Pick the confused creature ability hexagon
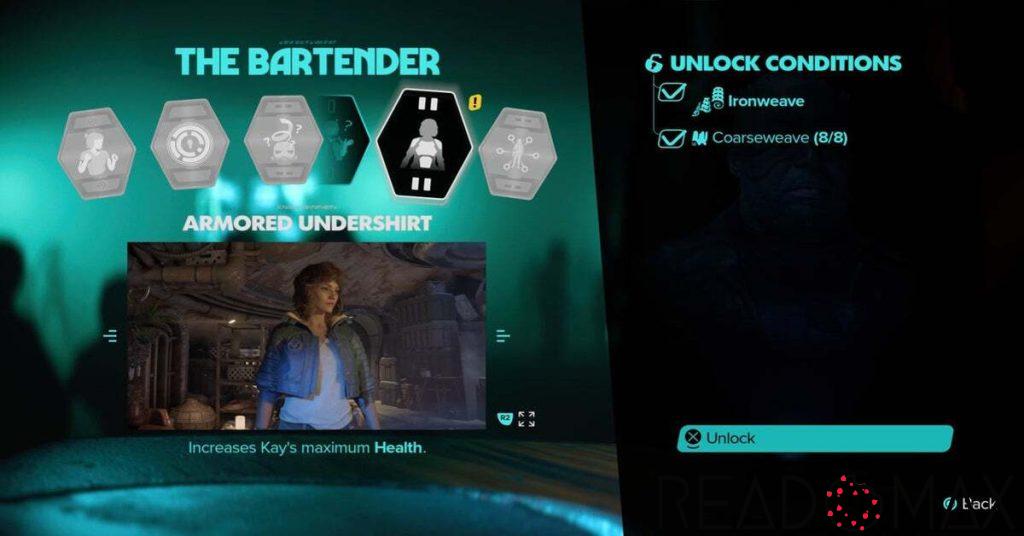This screenshot has height=536, width=1024. coord(281,142)
